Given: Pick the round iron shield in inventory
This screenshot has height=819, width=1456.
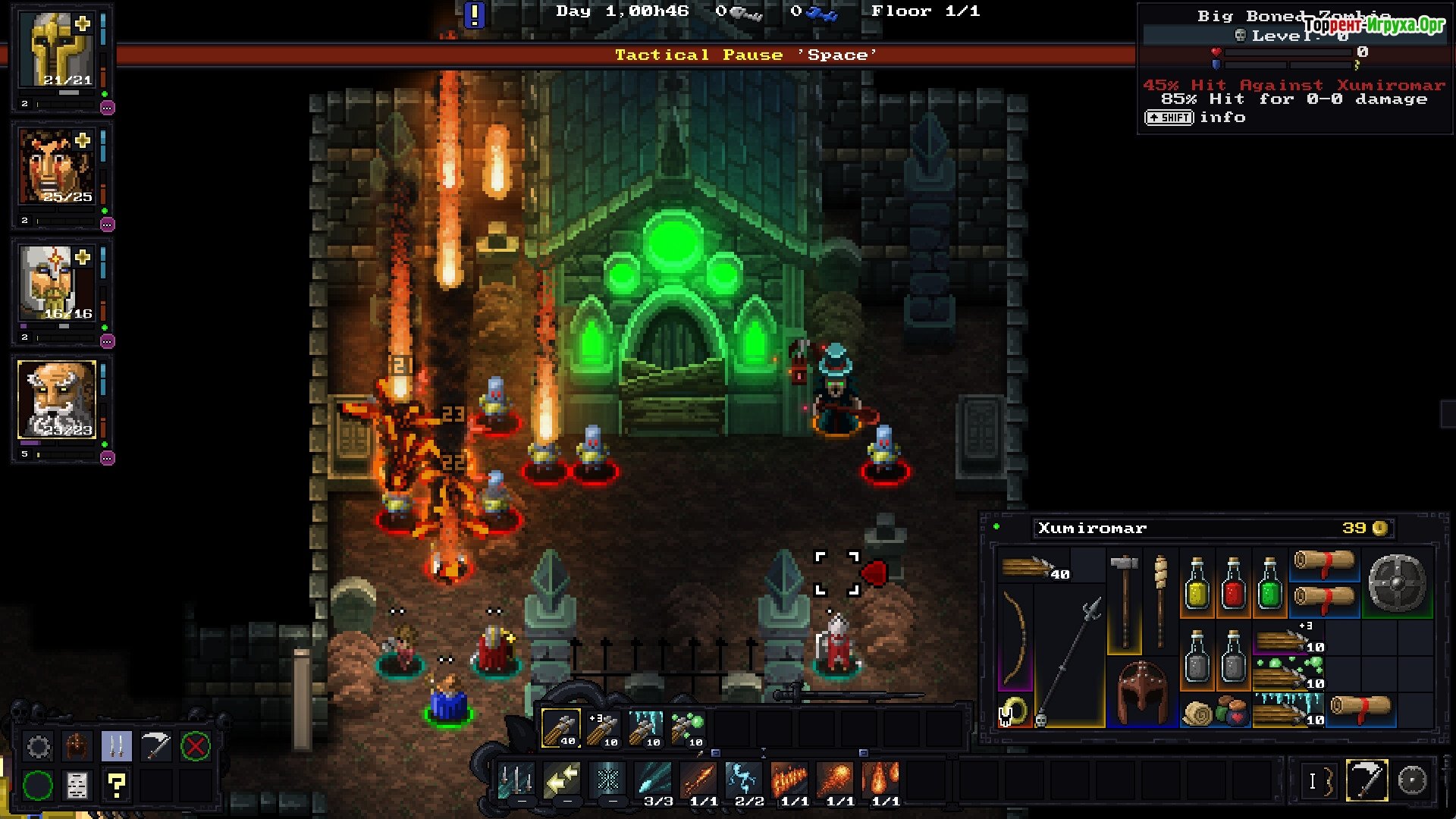Looking at the screenshot, I should click(1397, 582).
